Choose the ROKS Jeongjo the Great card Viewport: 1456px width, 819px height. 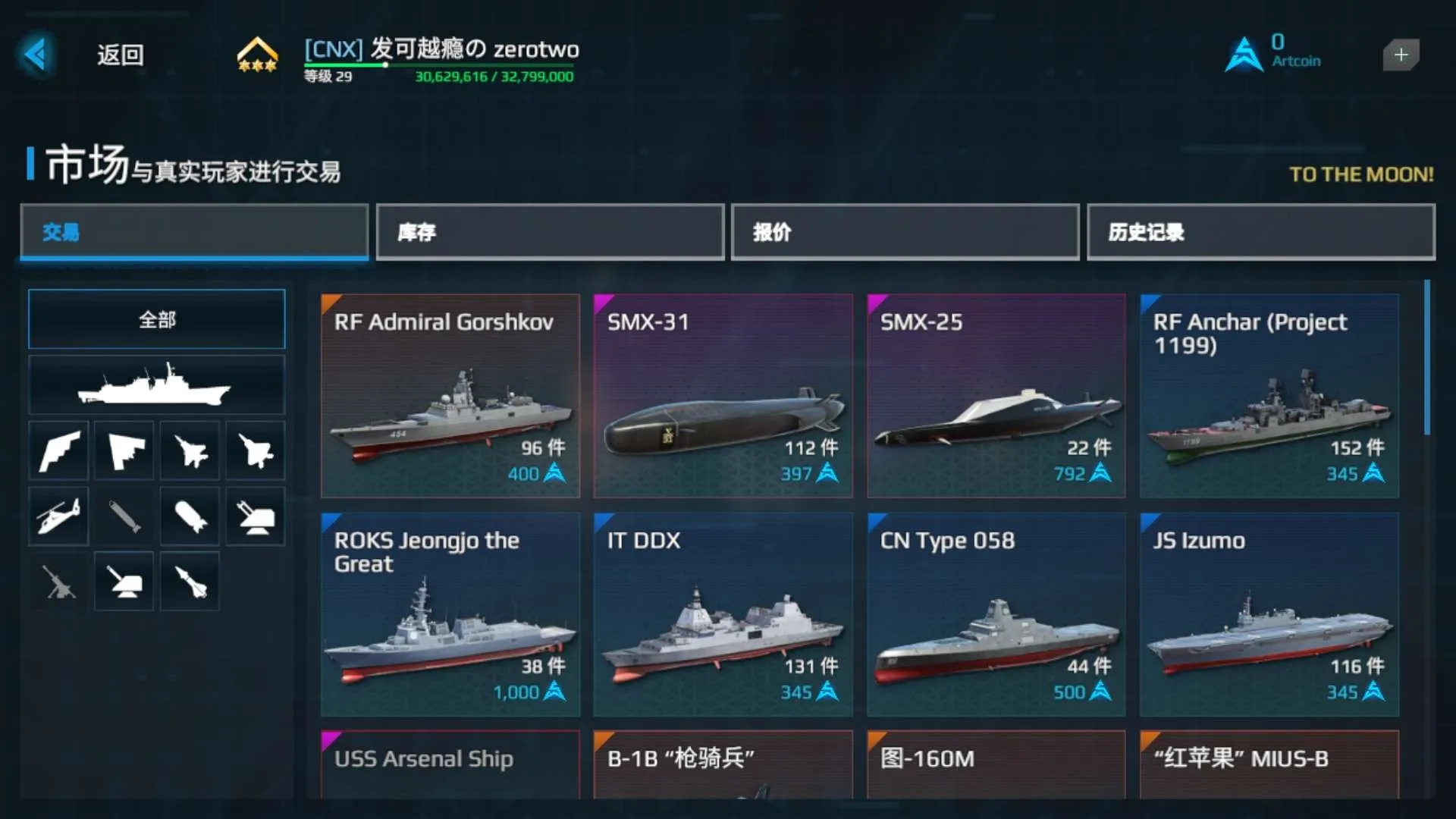(450, 614)
